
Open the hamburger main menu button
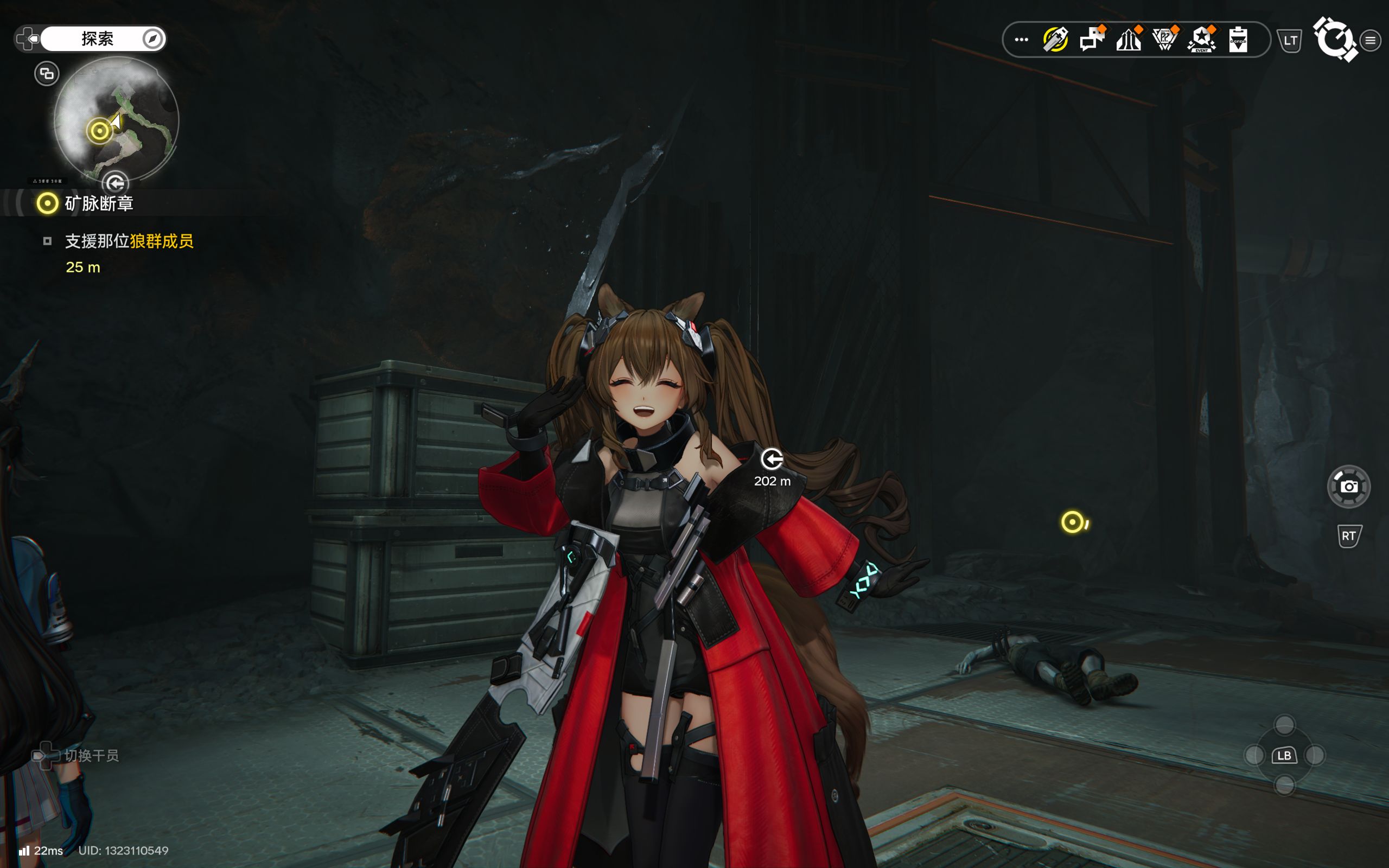pyautogui.click(x=1370, y=40)
